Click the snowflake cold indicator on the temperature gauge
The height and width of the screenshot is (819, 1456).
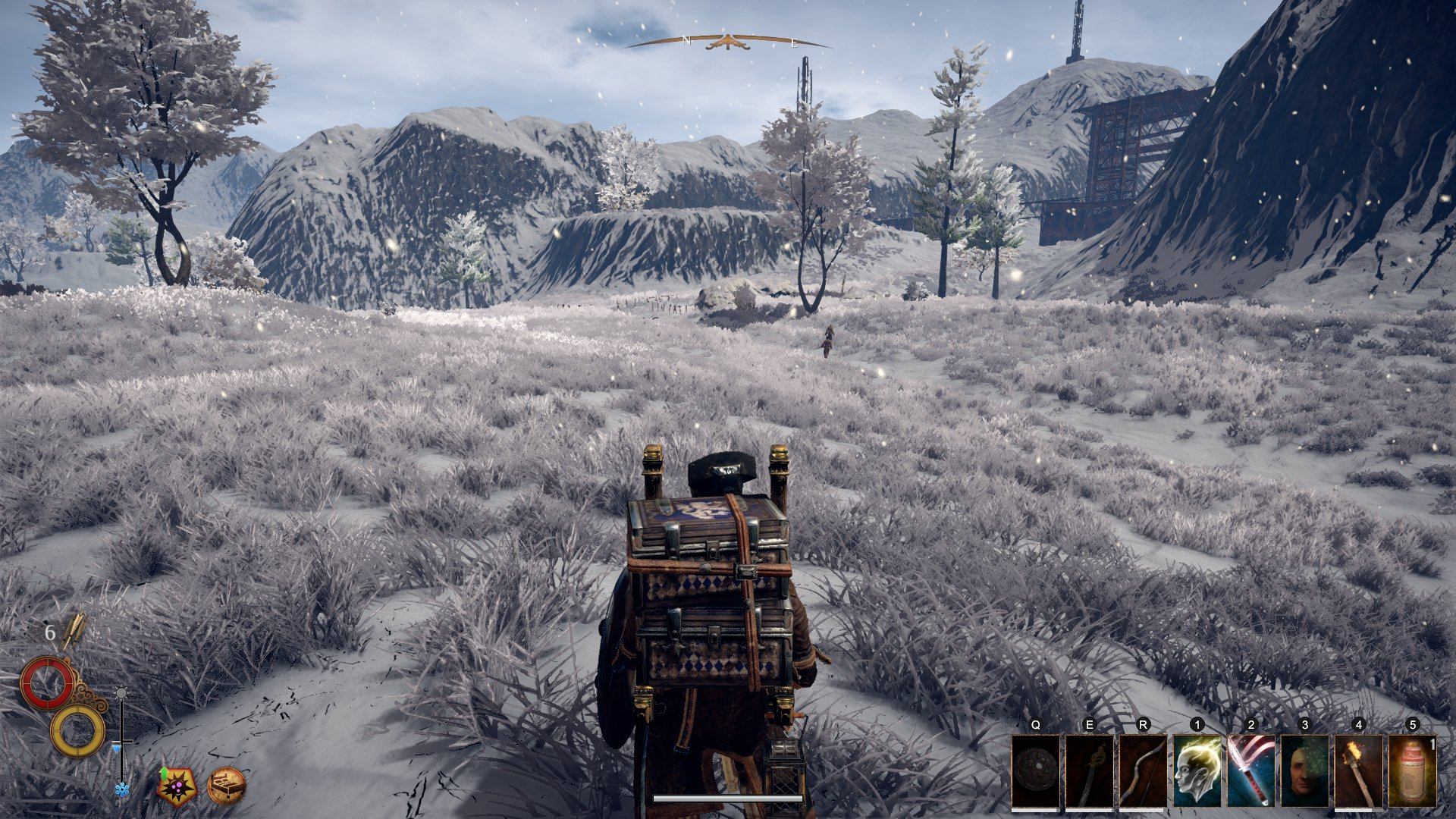[x=123, y=788]
